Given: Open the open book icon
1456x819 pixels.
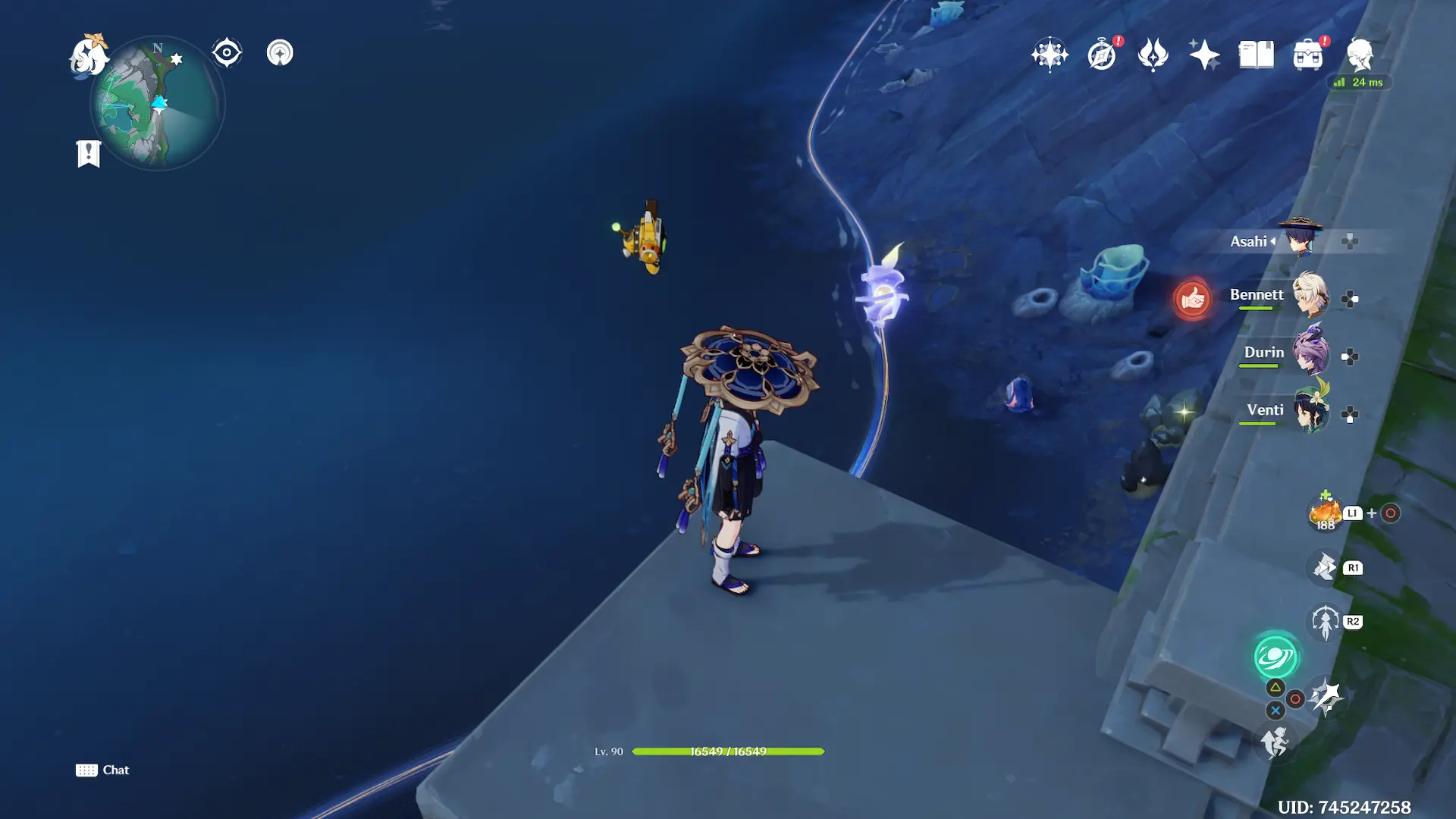Looking at the screenshot, I should [x=1256, y=55].
